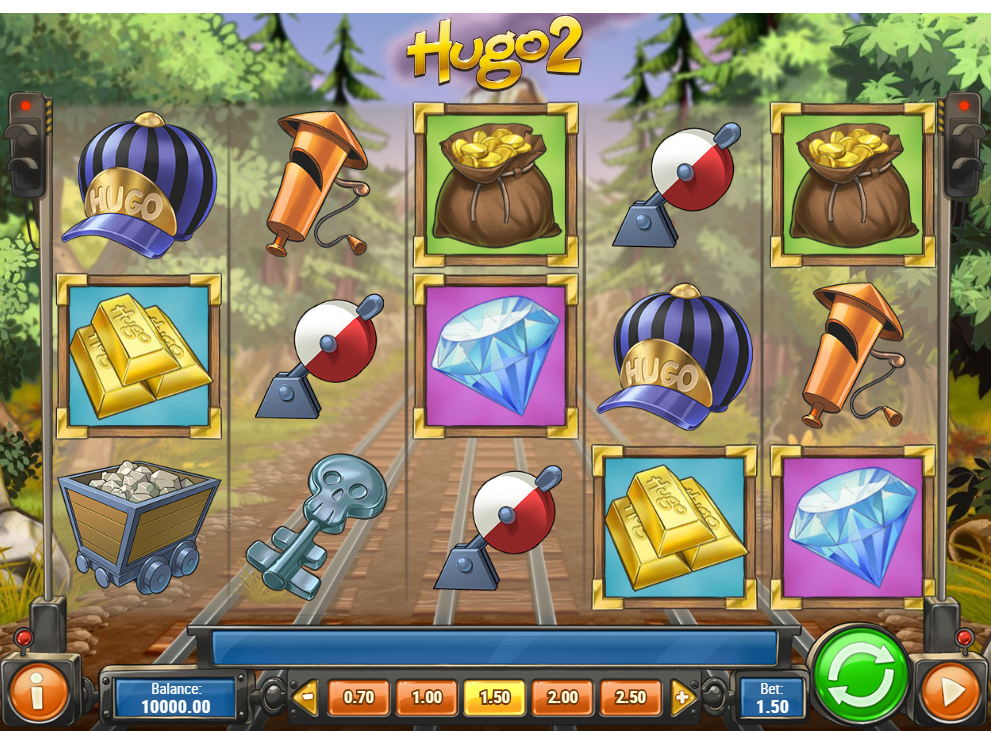Open the orange info paytable button
Viewport: 991px width, 744px height.
click(x=38, y=691)
